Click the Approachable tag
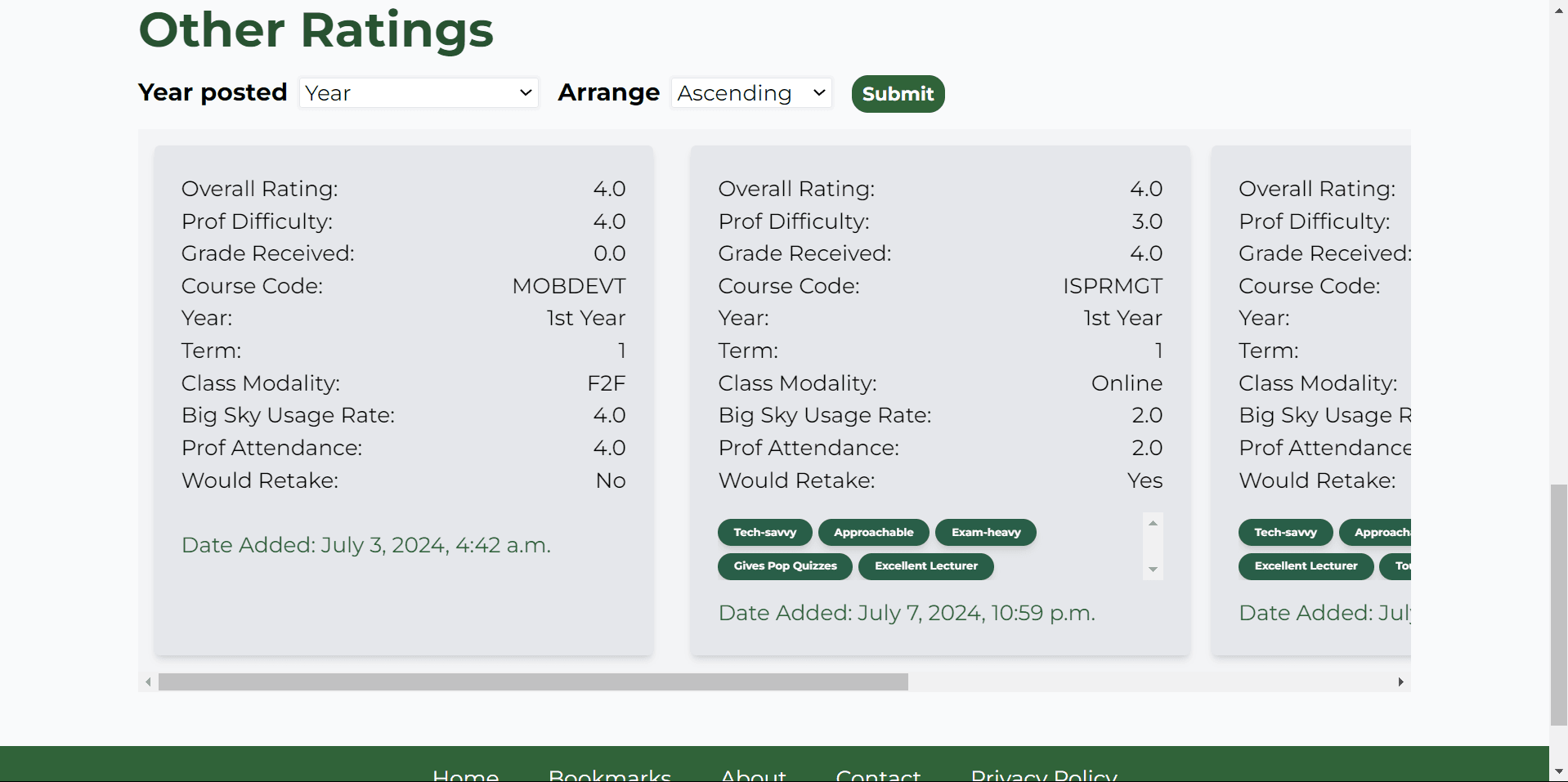 click(873, 532)
